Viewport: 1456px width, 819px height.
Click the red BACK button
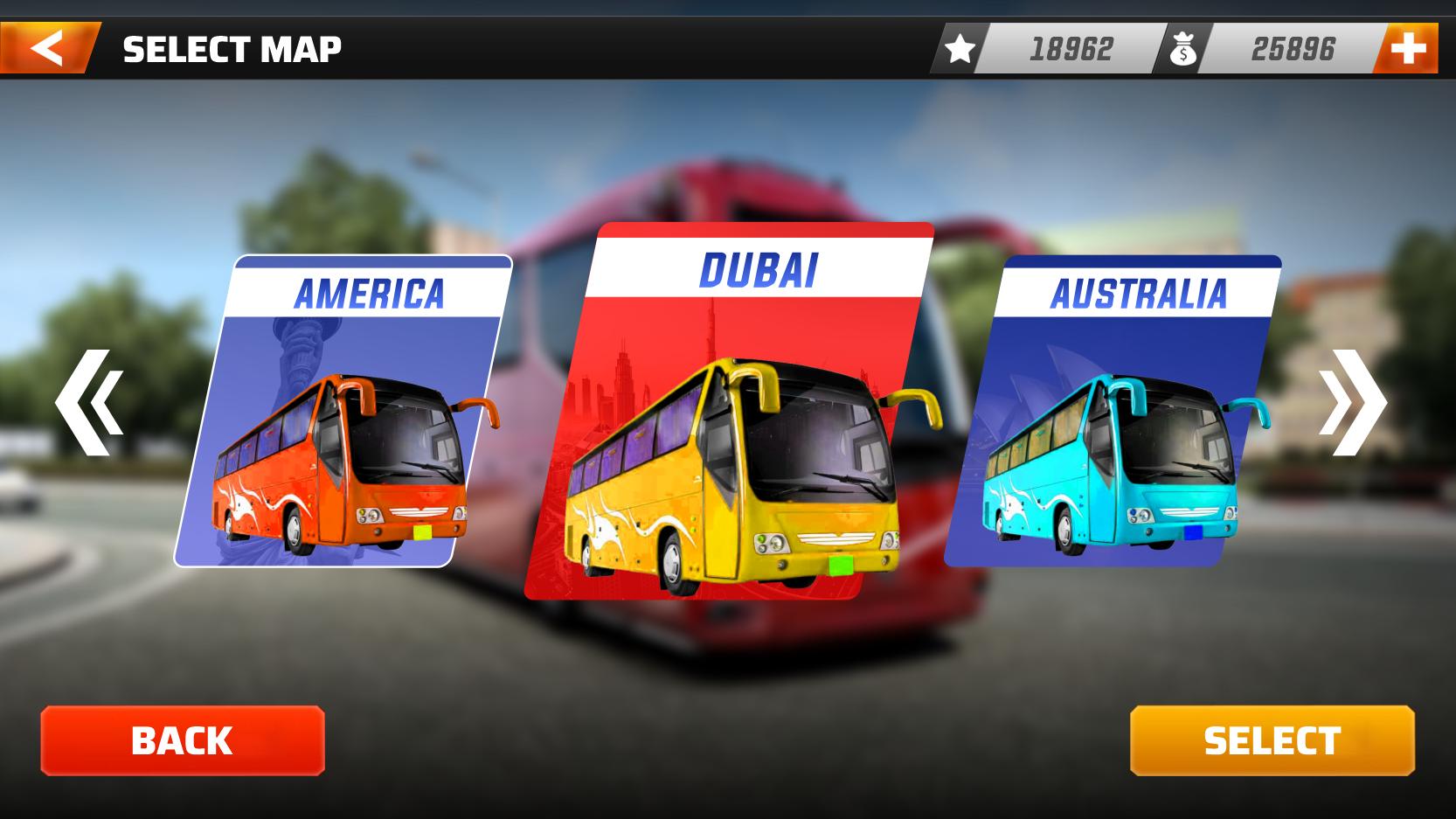183,740
